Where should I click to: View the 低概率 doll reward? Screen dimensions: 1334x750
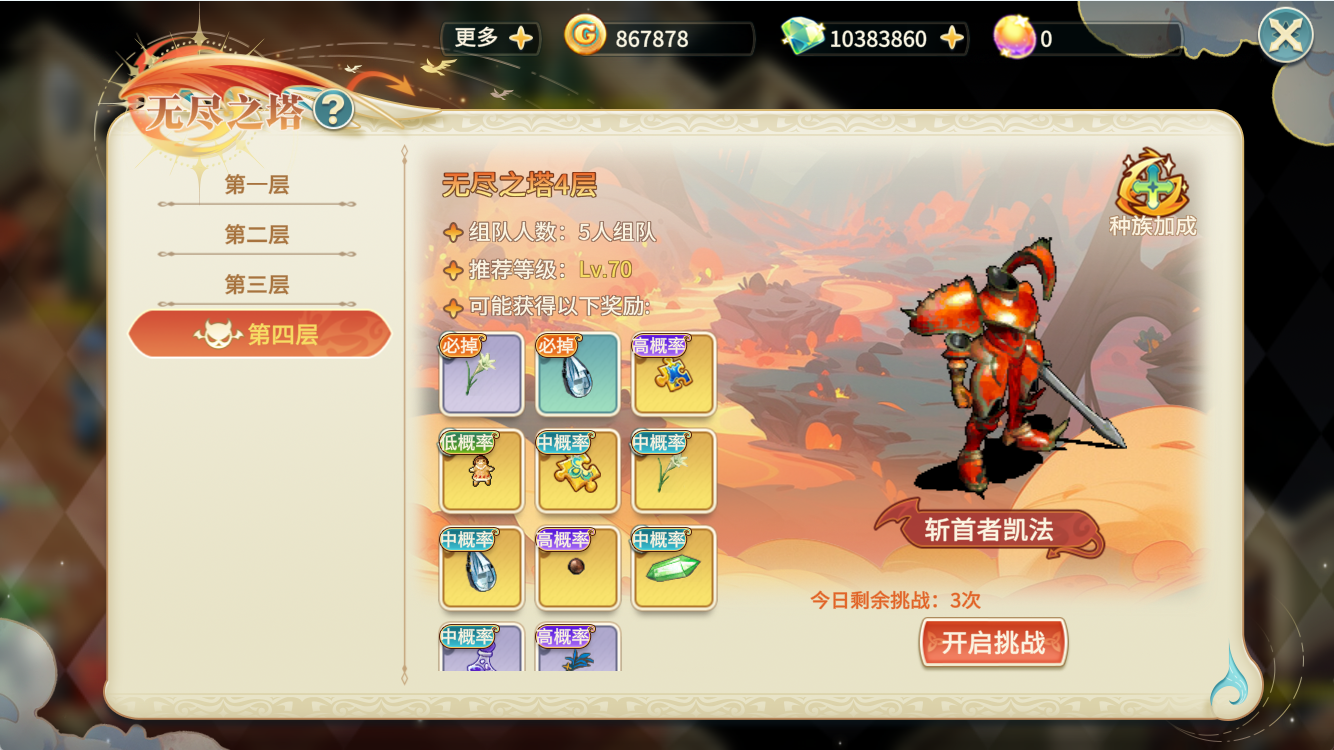tap(481, 471)
